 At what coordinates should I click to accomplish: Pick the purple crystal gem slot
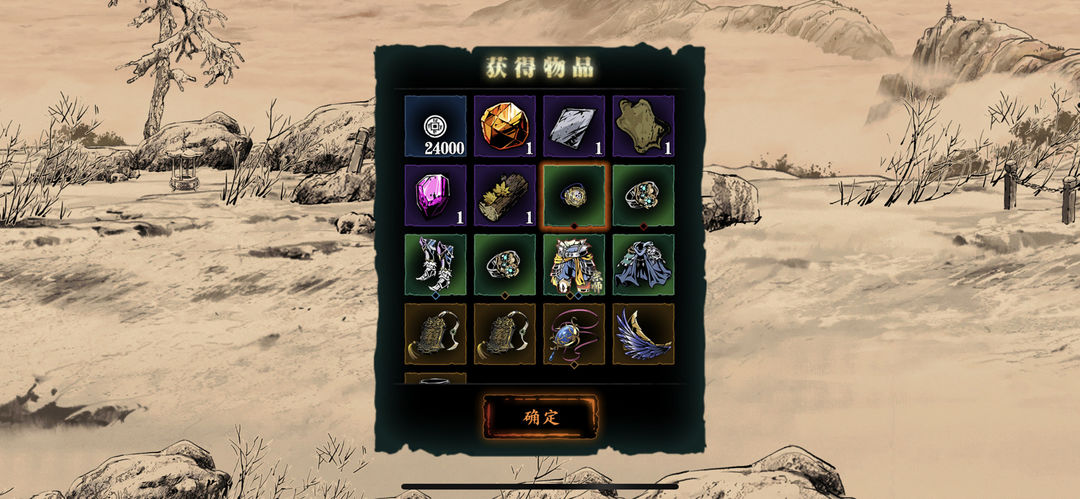[x=435, y=195]
